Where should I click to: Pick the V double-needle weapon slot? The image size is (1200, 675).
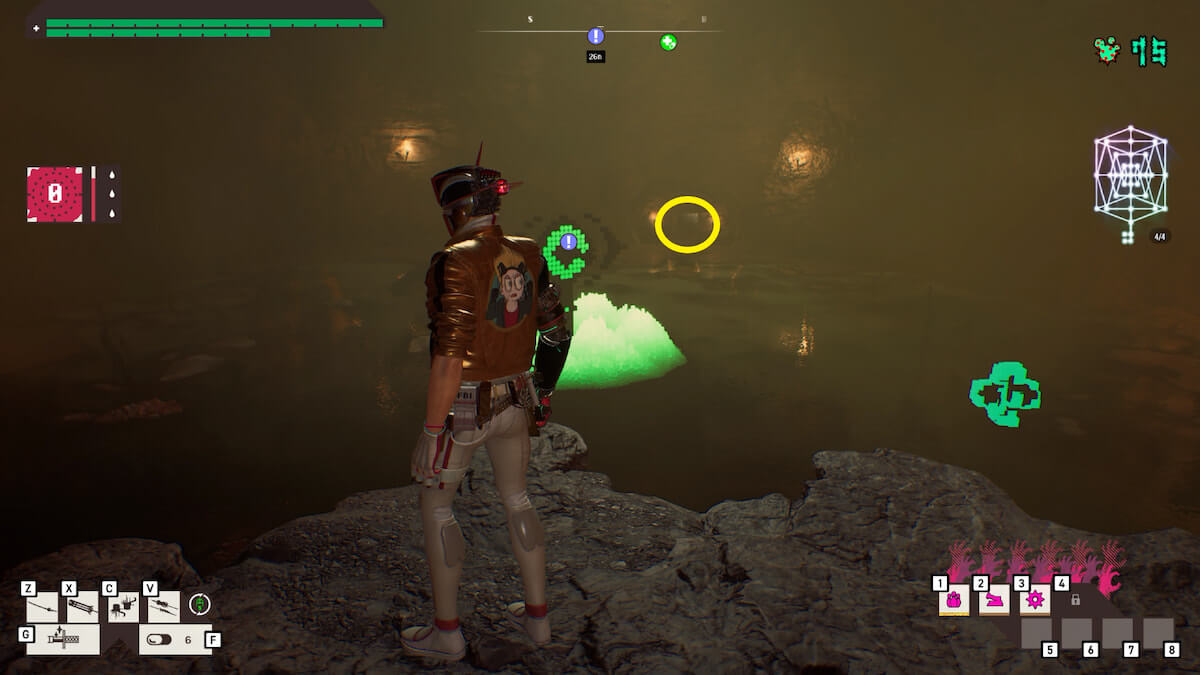[163, 606]
